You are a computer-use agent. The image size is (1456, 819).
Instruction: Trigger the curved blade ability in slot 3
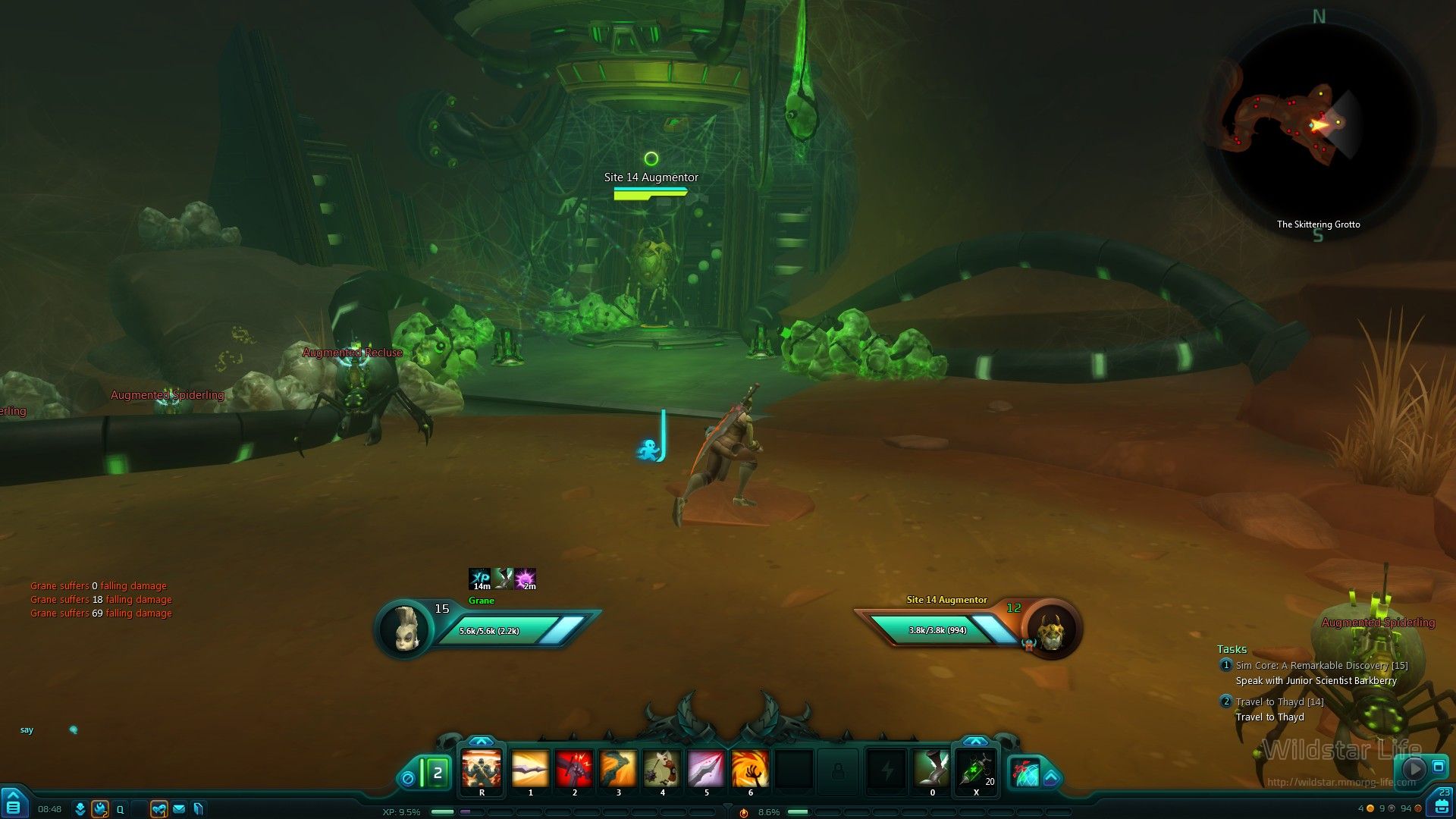click(618, 770)
